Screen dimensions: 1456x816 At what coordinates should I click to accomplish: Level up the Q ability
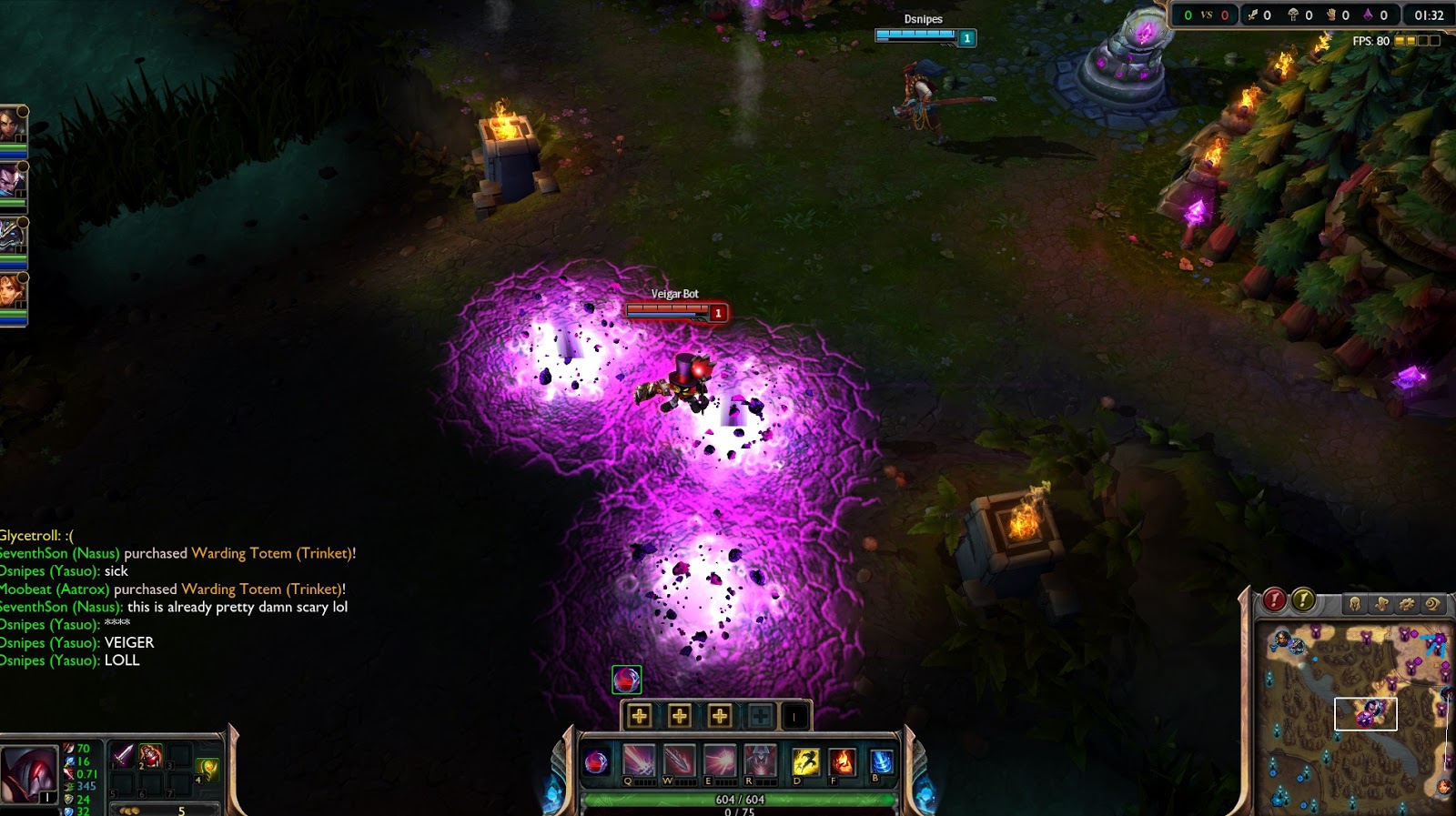(640, 716)
